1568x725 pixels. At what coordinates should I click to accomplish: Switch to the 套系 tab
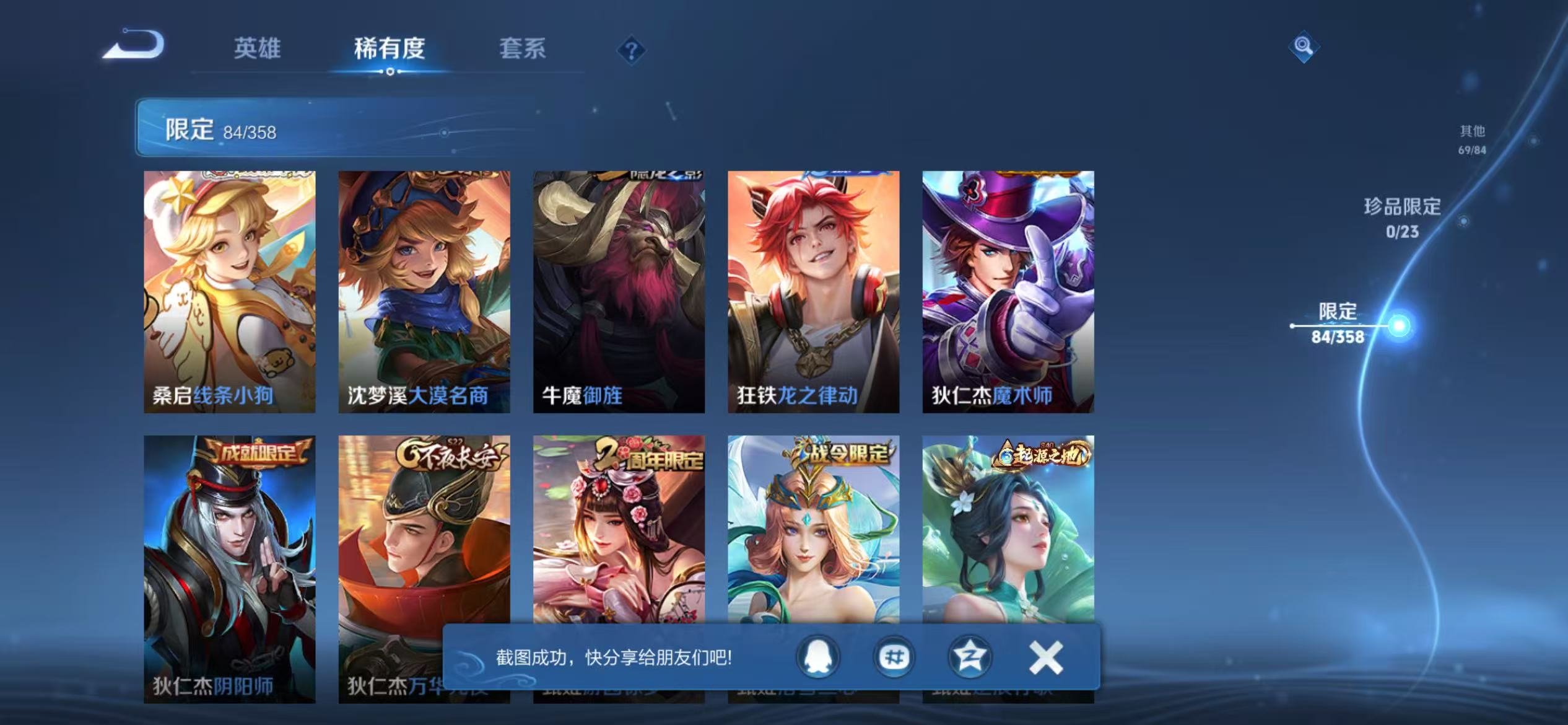[523, 50]
